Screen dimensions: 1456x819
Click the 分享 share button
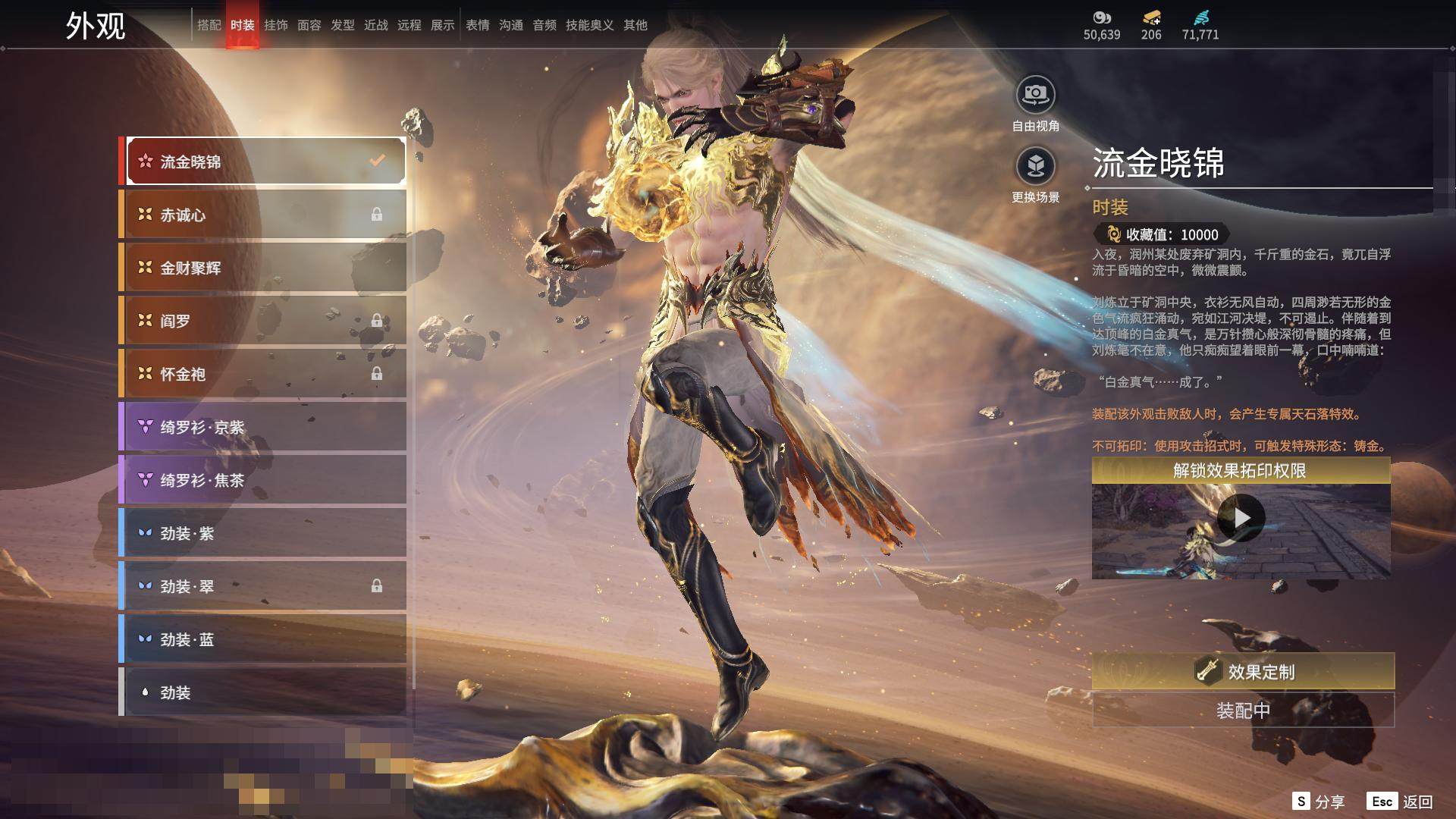pos(1319,802)
